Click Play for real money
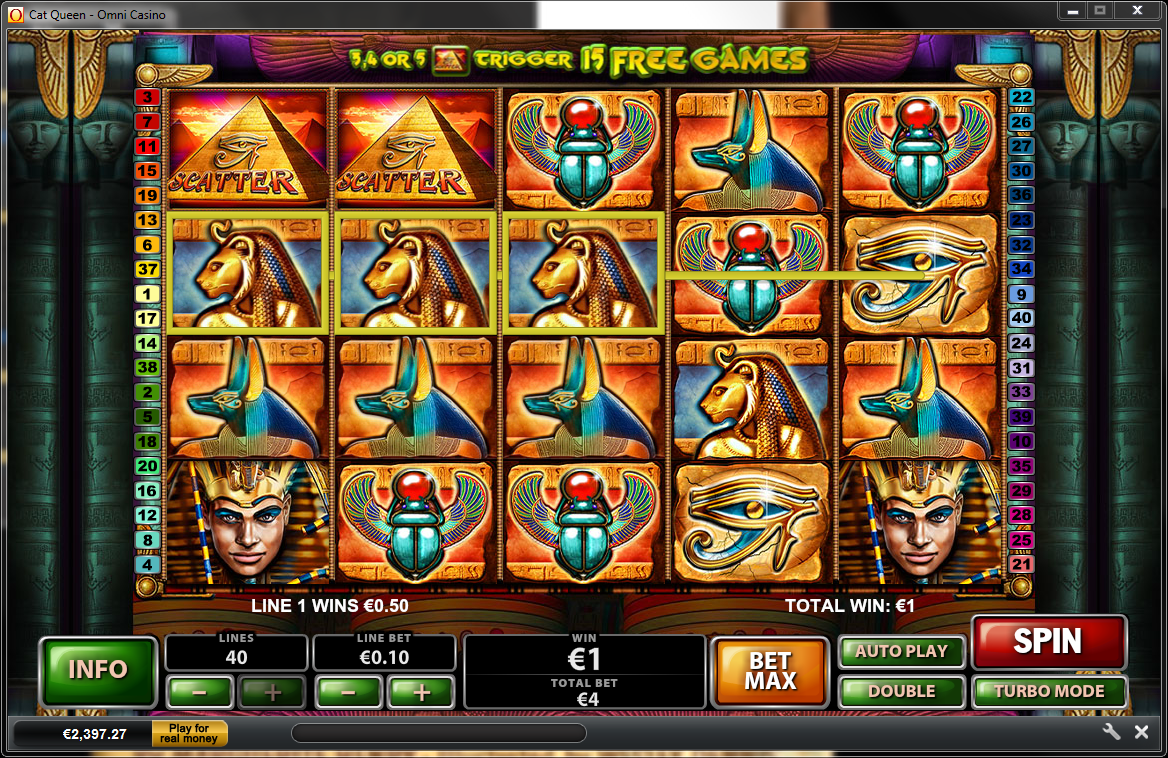The width and height of the screenshot is (1168, 758). tap(190, 734)
